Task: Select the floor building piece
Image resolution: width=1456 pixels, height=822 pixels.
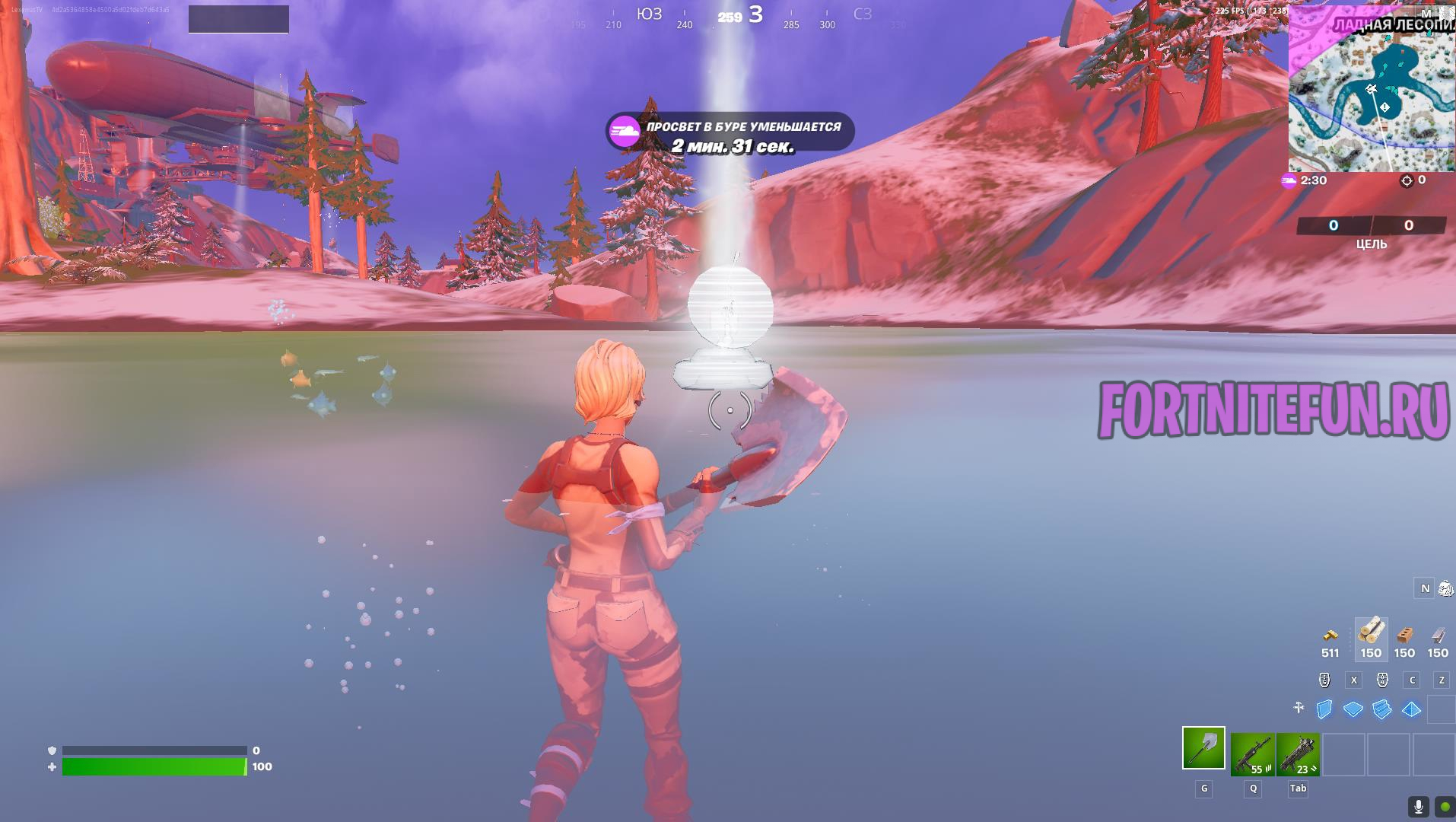Action: coord(1353,709)
